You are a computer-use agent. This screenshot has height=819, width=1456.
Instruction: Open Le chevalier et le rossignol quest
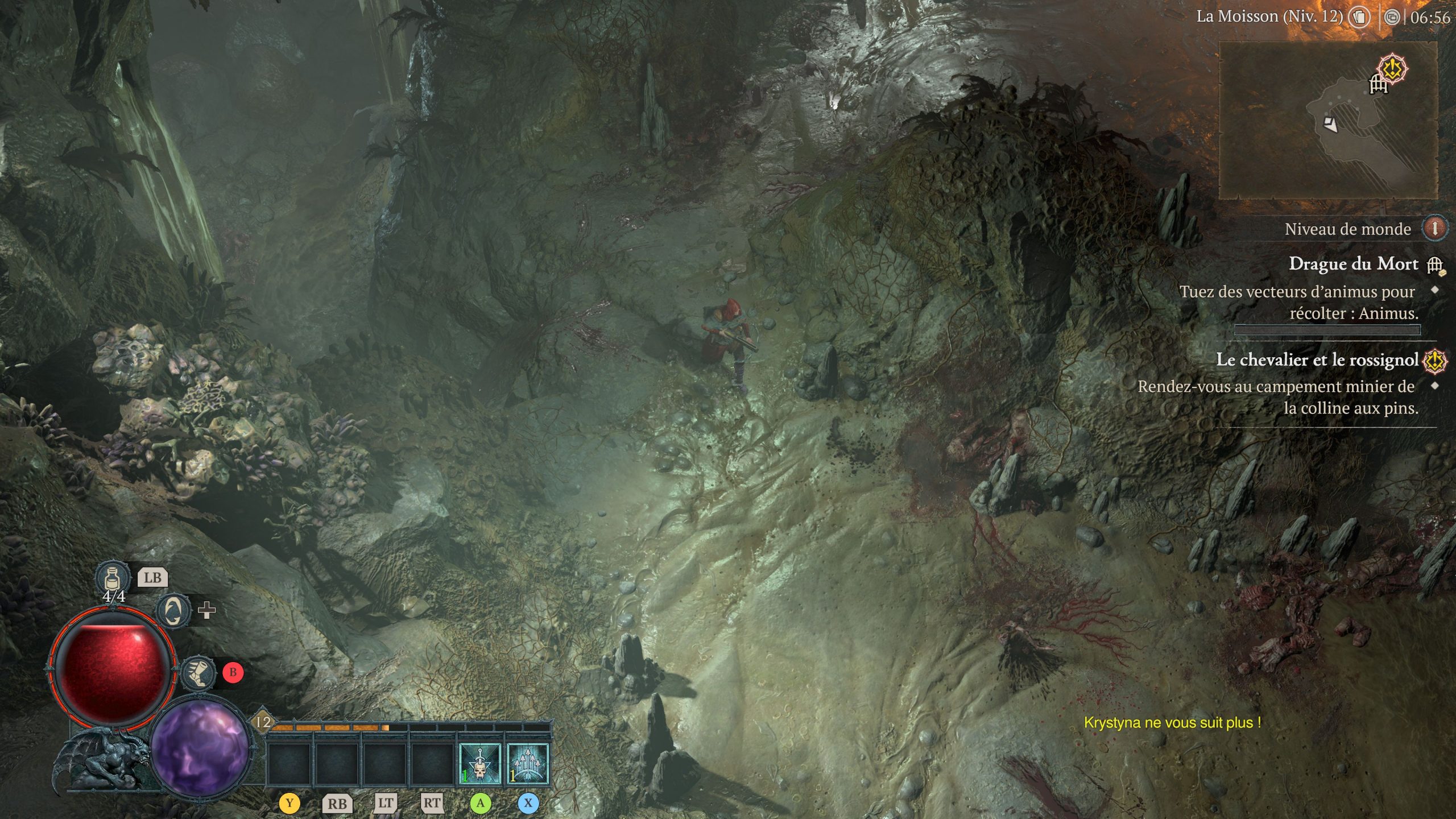click(x=1317, y=360)
